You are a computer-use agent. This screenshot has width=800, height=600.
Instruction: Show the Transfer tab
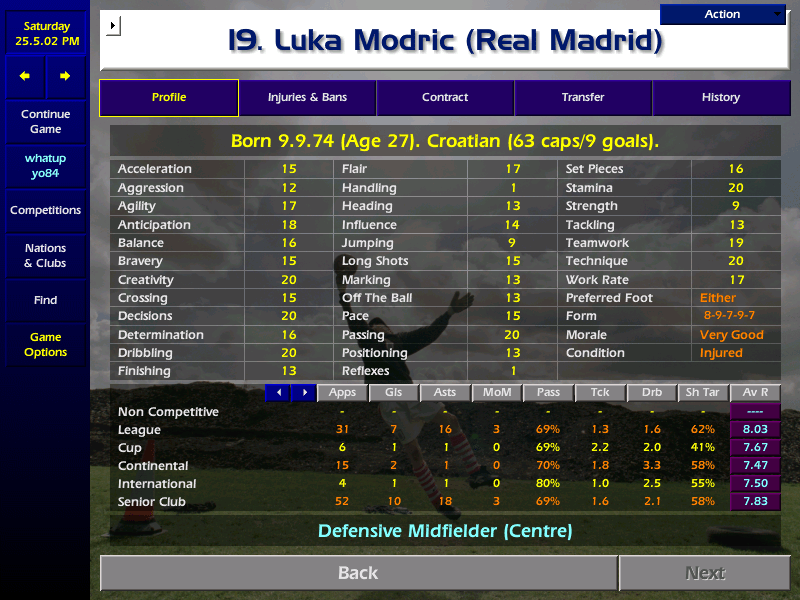point(583,97)
